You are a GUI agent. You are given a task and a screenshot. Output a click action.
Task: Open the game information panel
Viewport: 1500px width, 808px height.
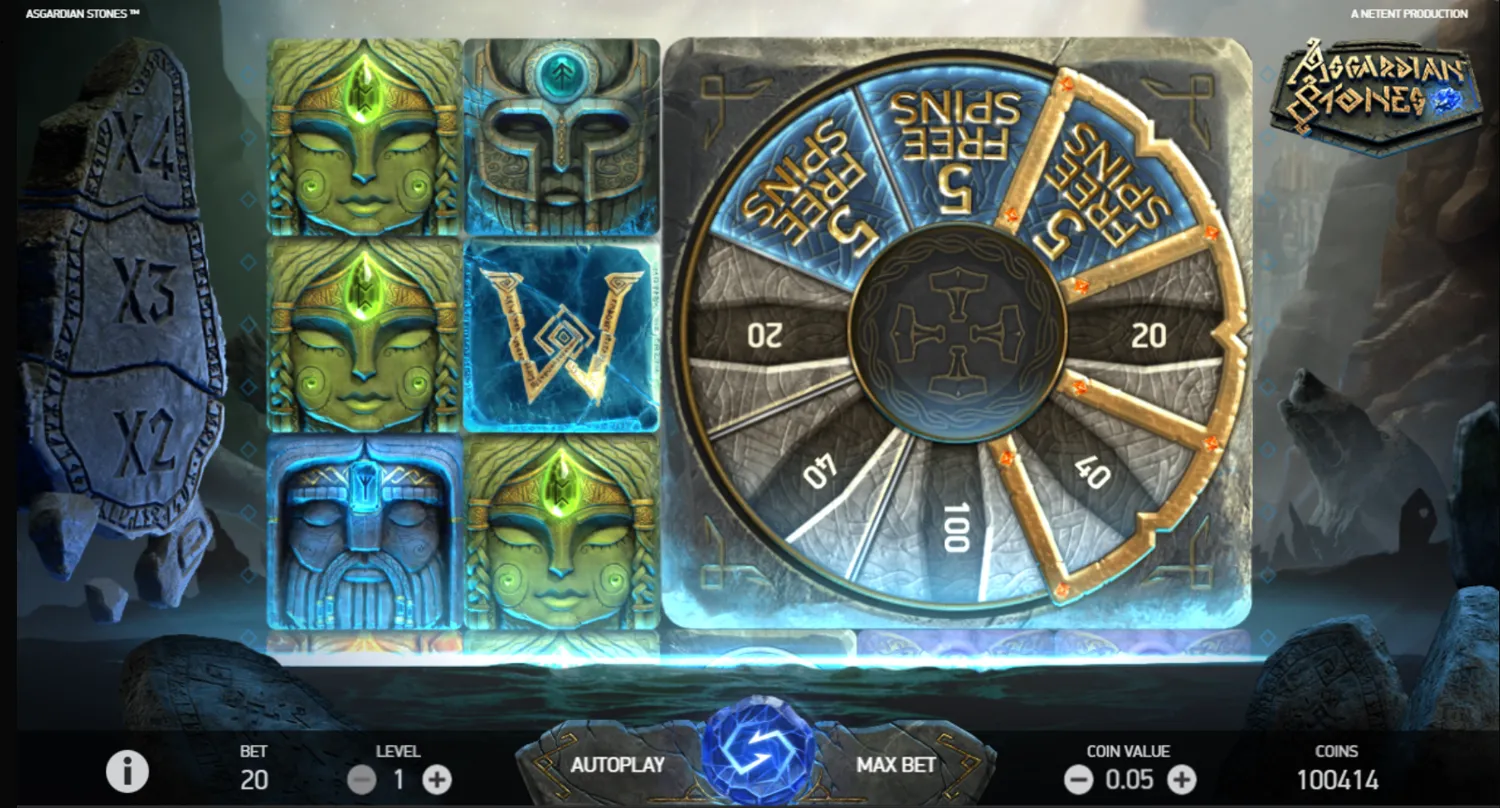coord(125,771)
